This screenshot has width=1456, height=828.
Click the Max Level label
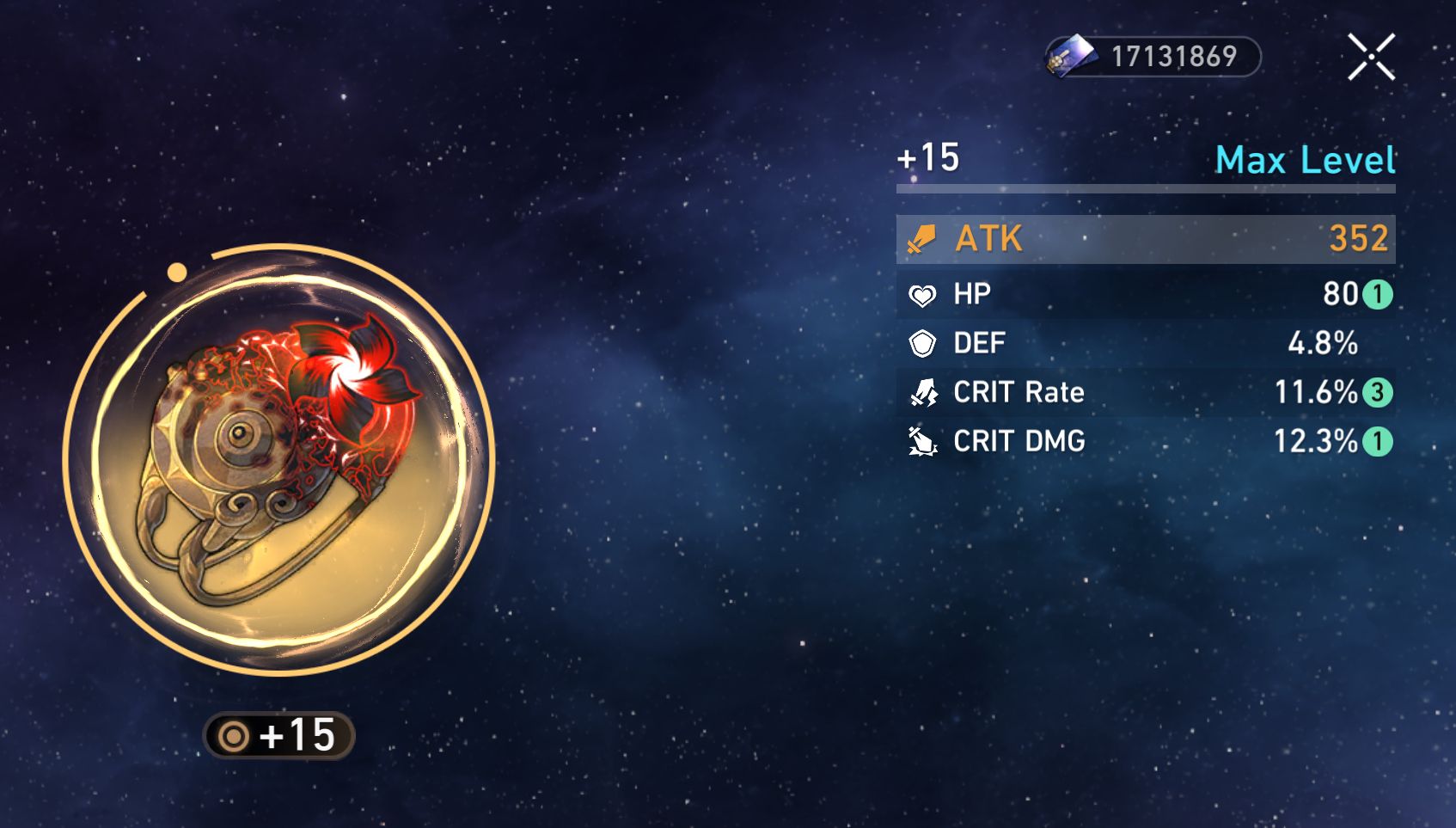(x=1306, y=160)
